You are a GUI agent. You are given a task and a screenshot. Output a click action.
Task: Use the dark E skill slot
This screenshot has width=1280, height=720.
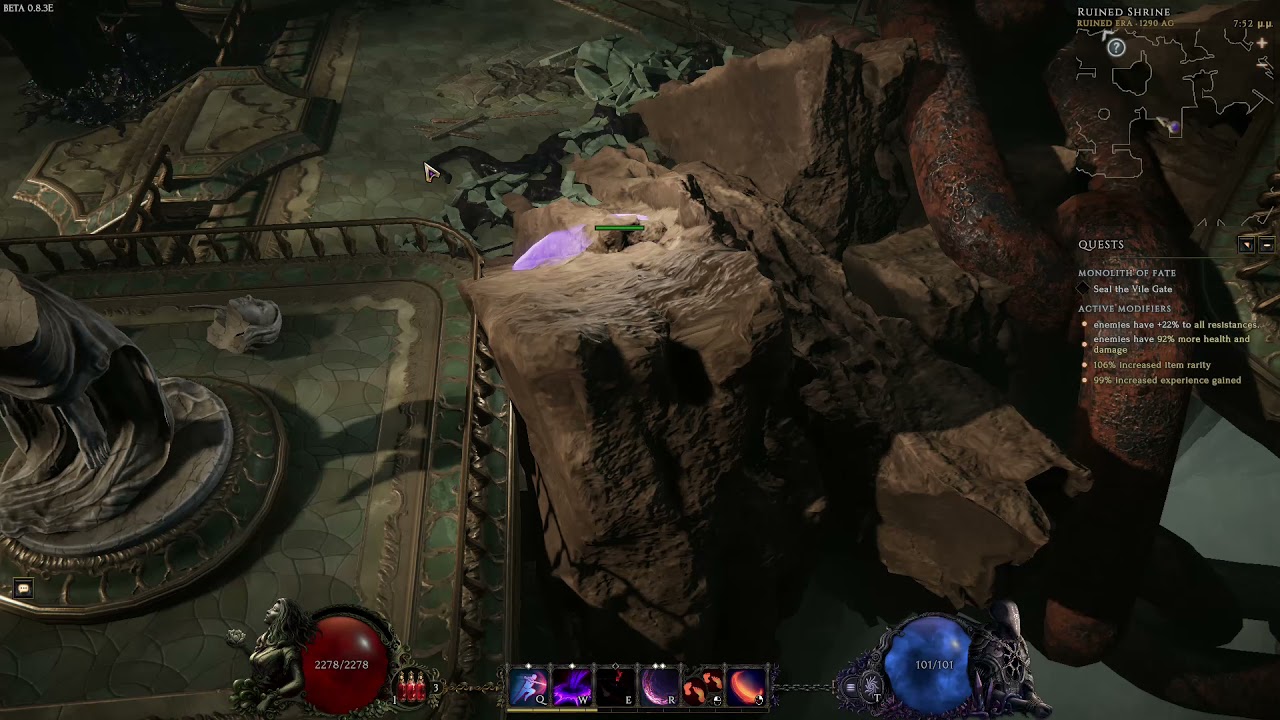point(615,687)
